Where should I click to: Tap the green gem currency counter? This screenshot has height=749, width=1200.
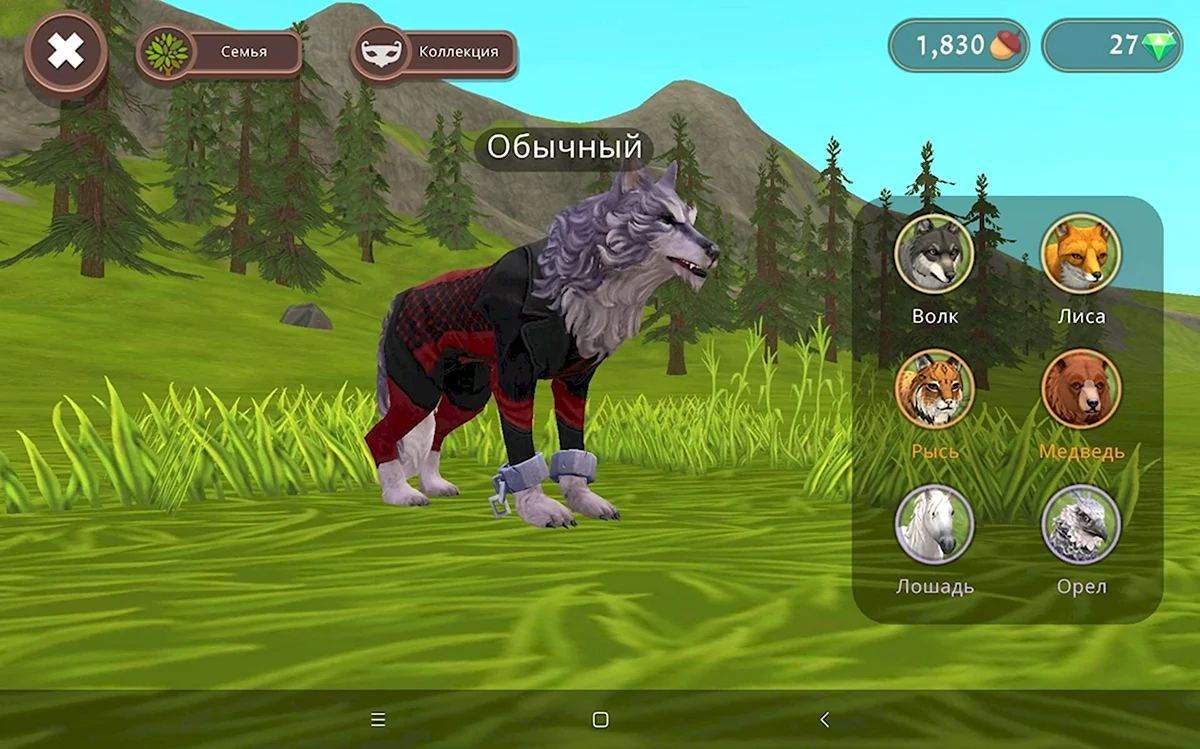1113,46
